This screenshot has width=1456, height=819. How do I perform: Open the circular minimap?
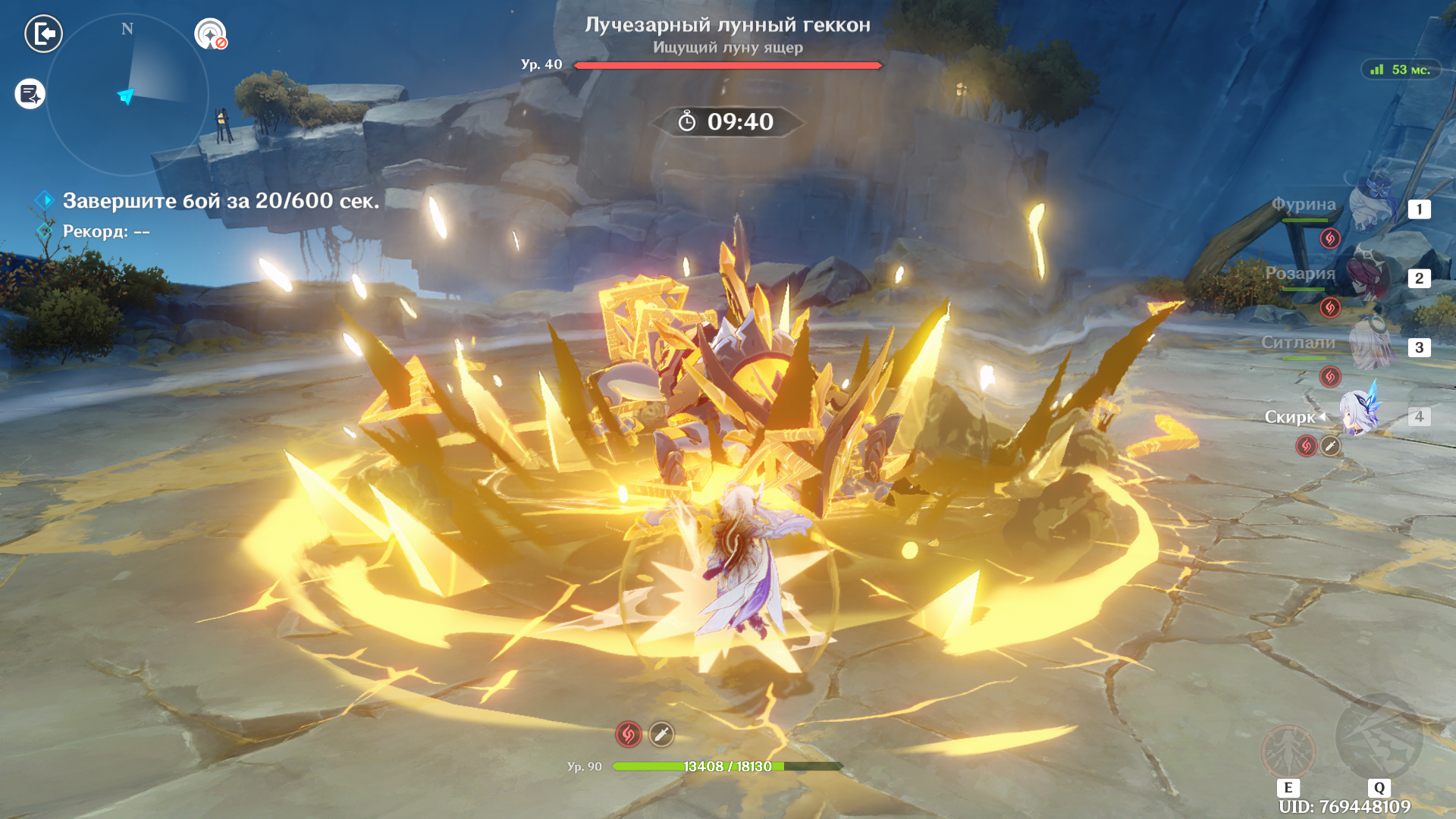[127, 95]
